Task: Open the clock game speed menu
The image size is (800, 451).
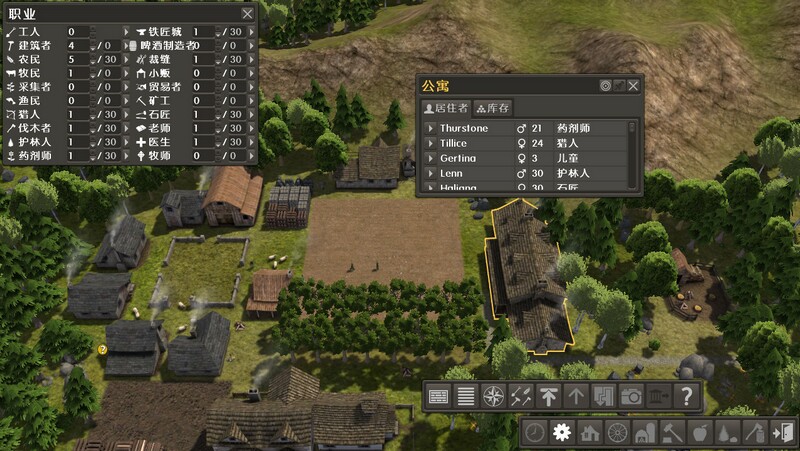Action: pyautogui.click(x=535, y=433)
